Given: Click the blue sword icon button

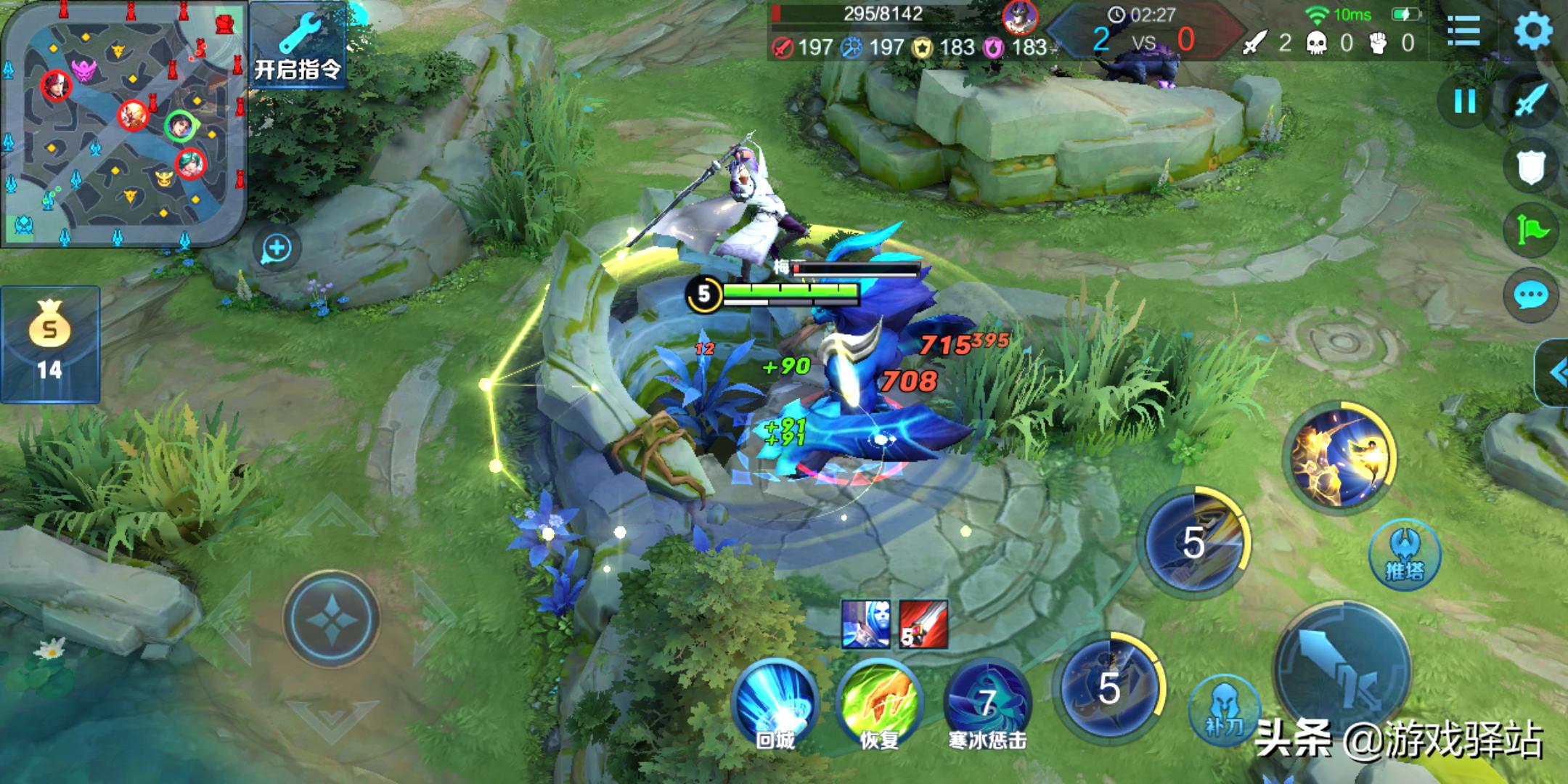Looking at the screenshot, I should [1531, 102].
